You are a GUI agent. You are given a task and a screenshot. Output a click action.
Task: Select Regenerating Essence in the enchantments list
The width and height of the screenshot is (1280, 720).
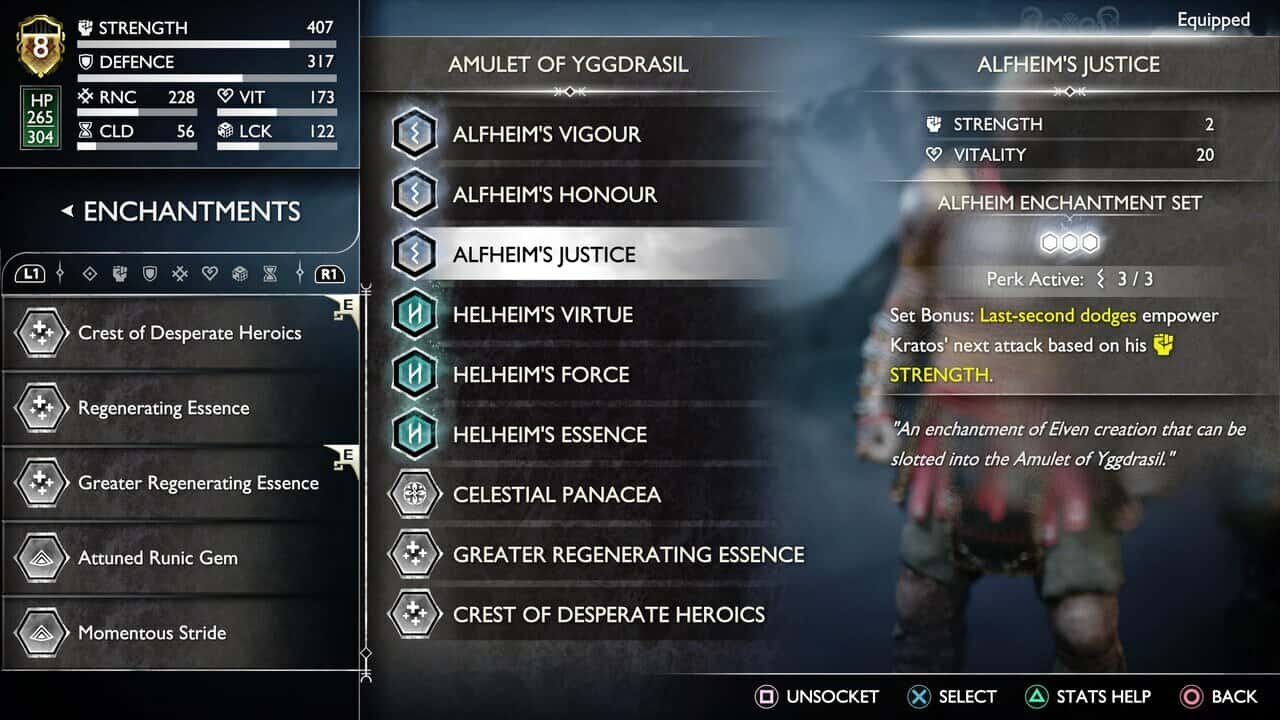click(x=164, y=408)
